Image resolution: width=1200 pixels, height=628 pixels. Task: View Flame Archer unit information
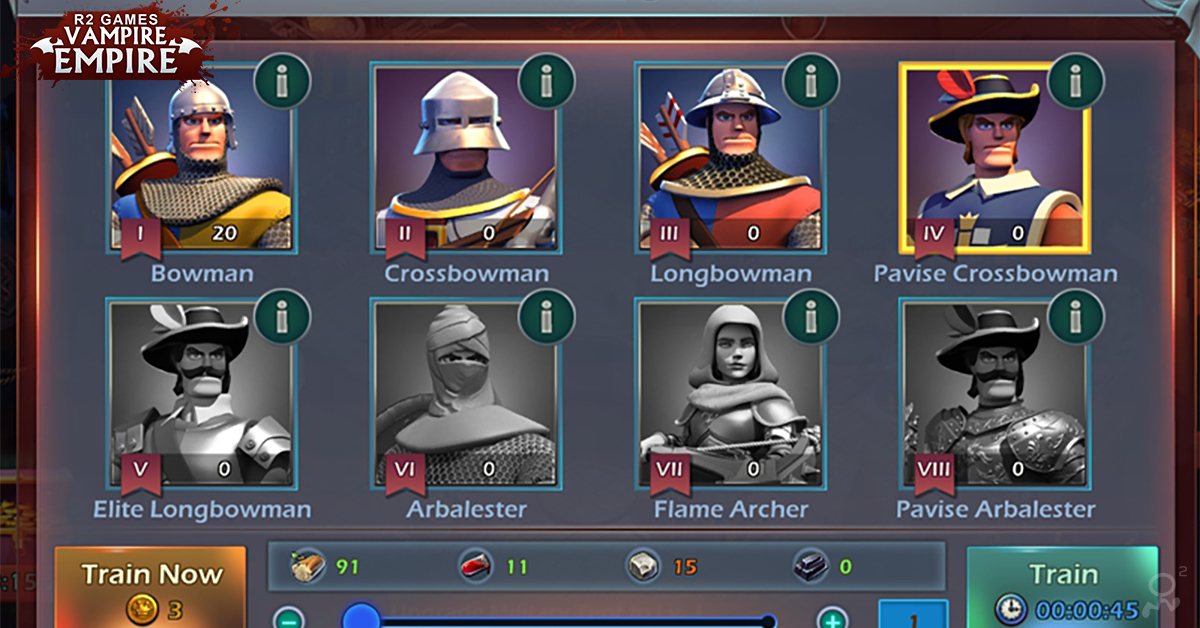pos(810,317)
